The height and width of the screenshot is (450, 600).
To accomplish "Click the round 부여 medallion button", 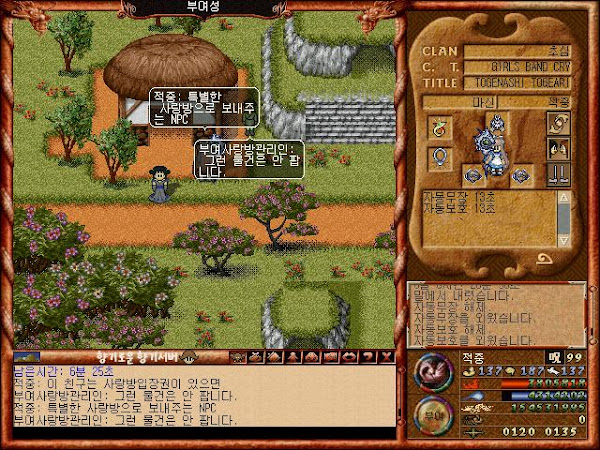I will 433,414.
